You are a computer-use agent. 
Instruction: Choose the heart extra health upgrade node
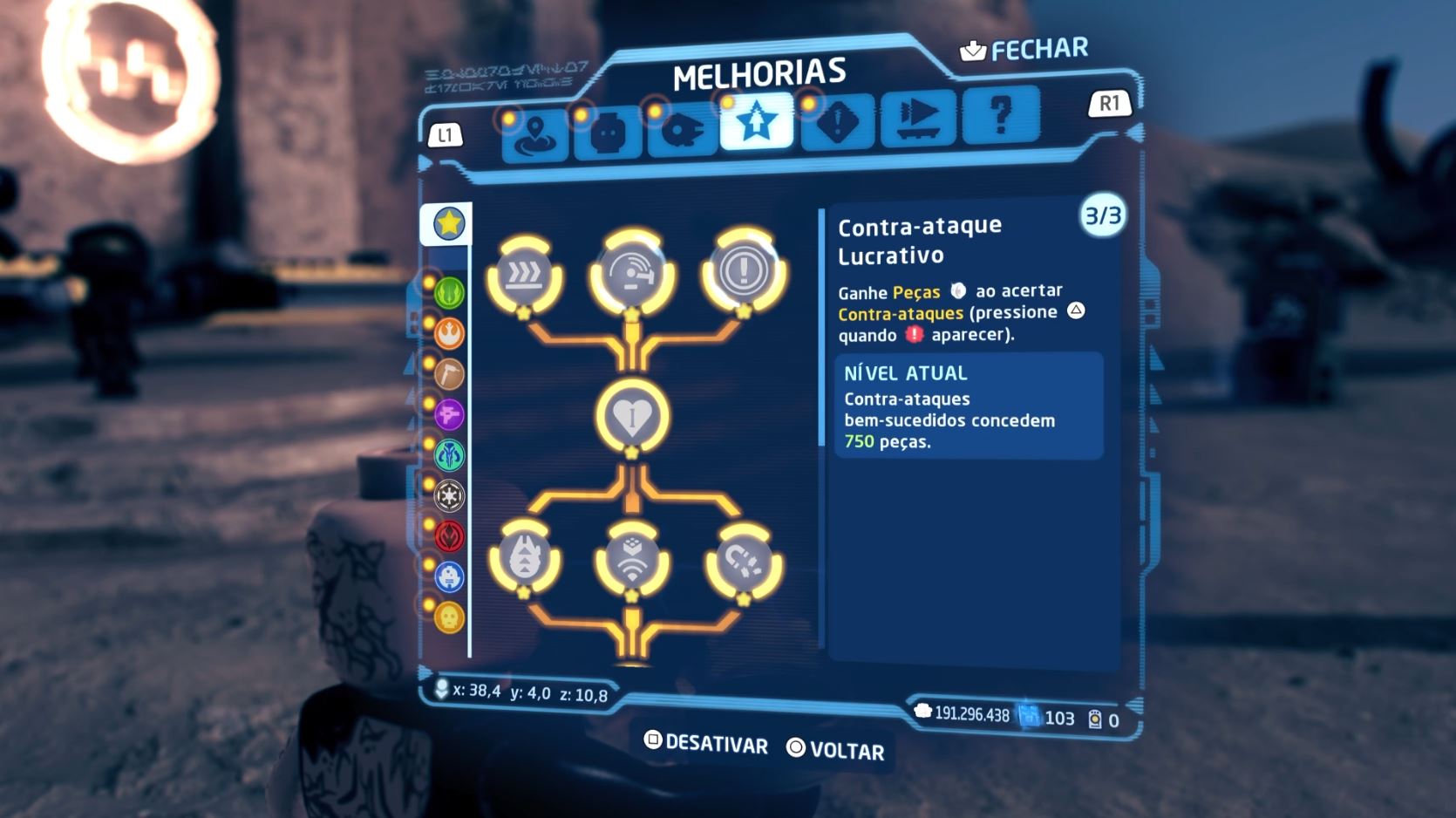click(632, 417)
